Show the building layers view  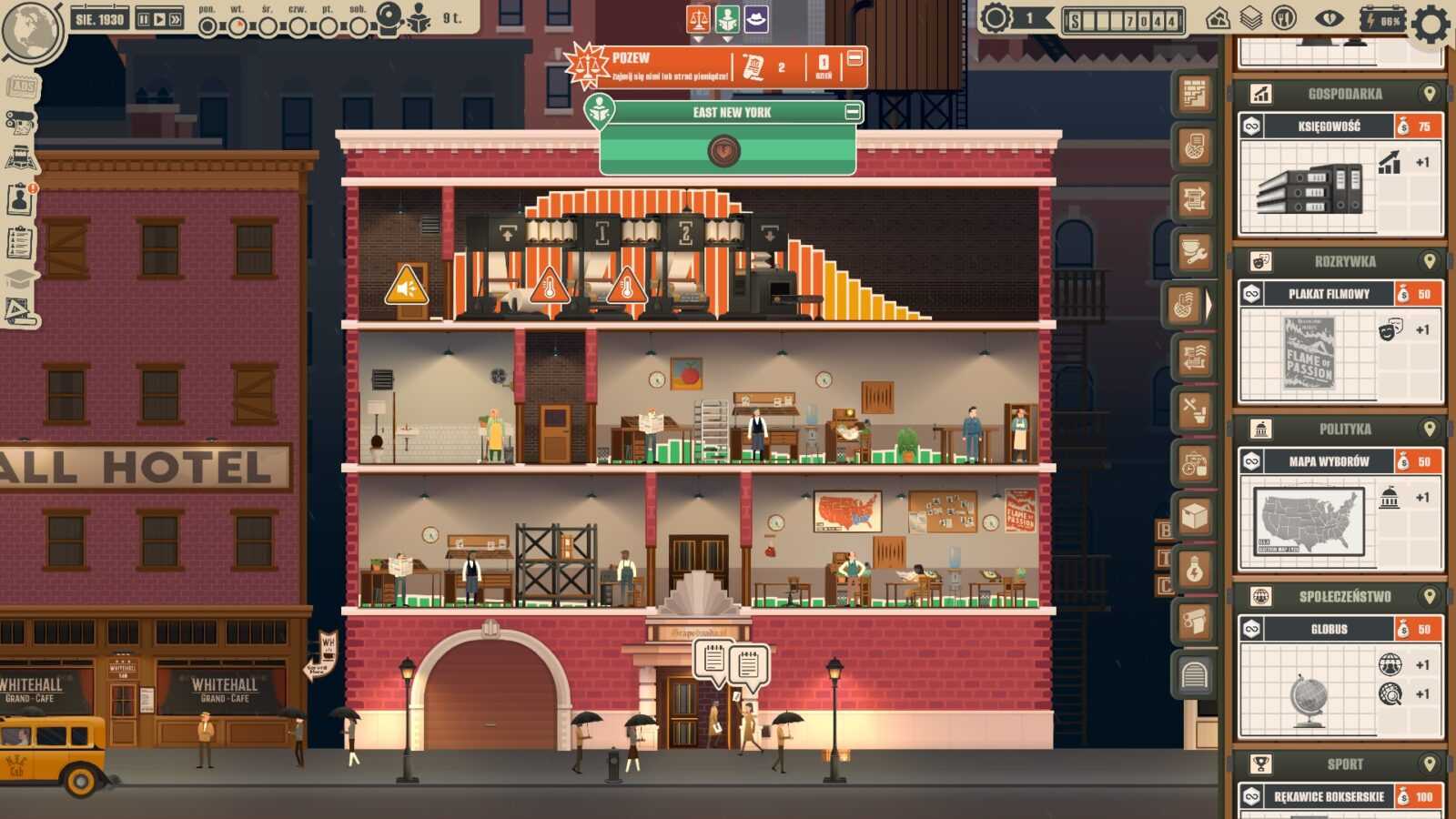click(x=1251, y=18)
